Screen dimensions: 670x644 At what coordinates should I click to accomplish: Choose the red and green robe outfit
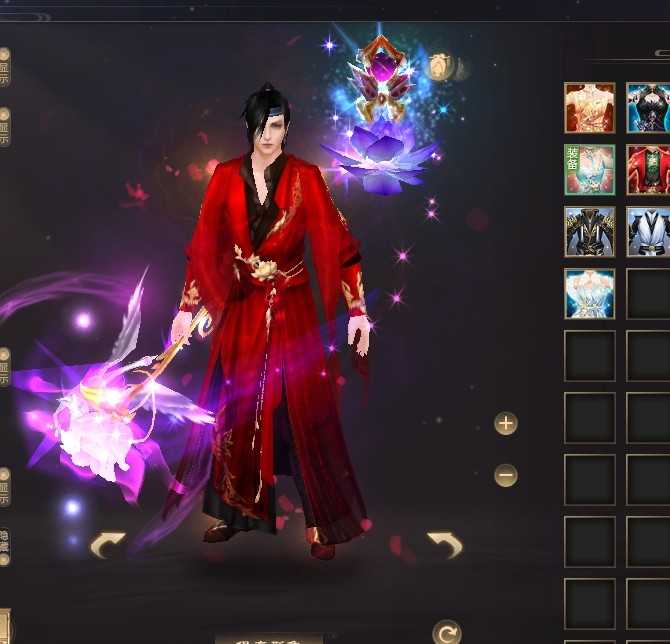point(648,170)
